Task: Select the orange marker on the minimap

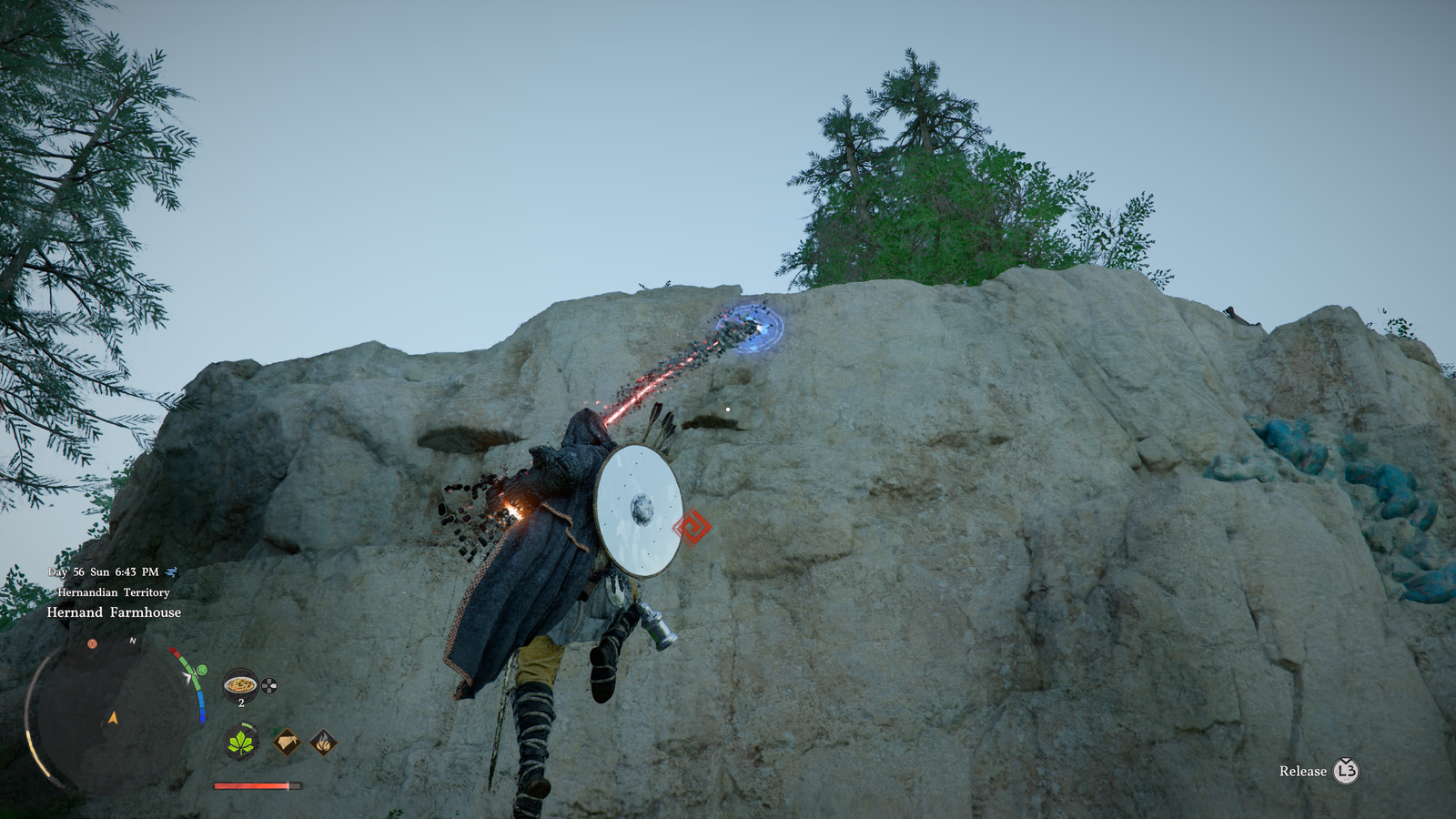Action: point(92,644)
